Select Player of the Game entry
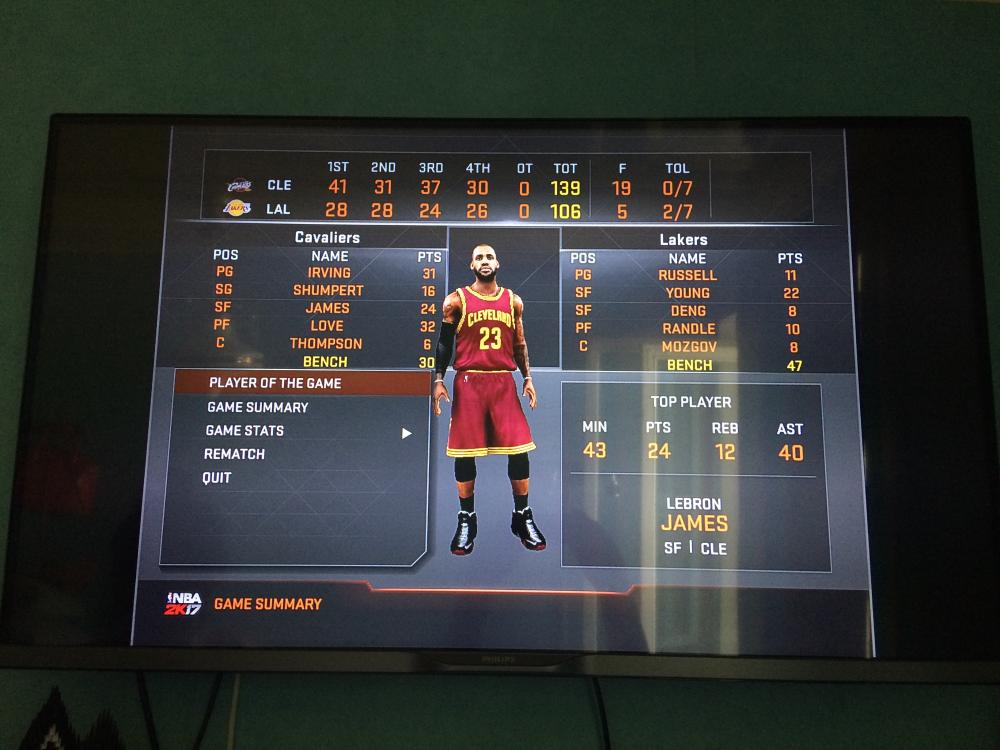This screenshot has width=1000, height=750. (x=275, y=383)
